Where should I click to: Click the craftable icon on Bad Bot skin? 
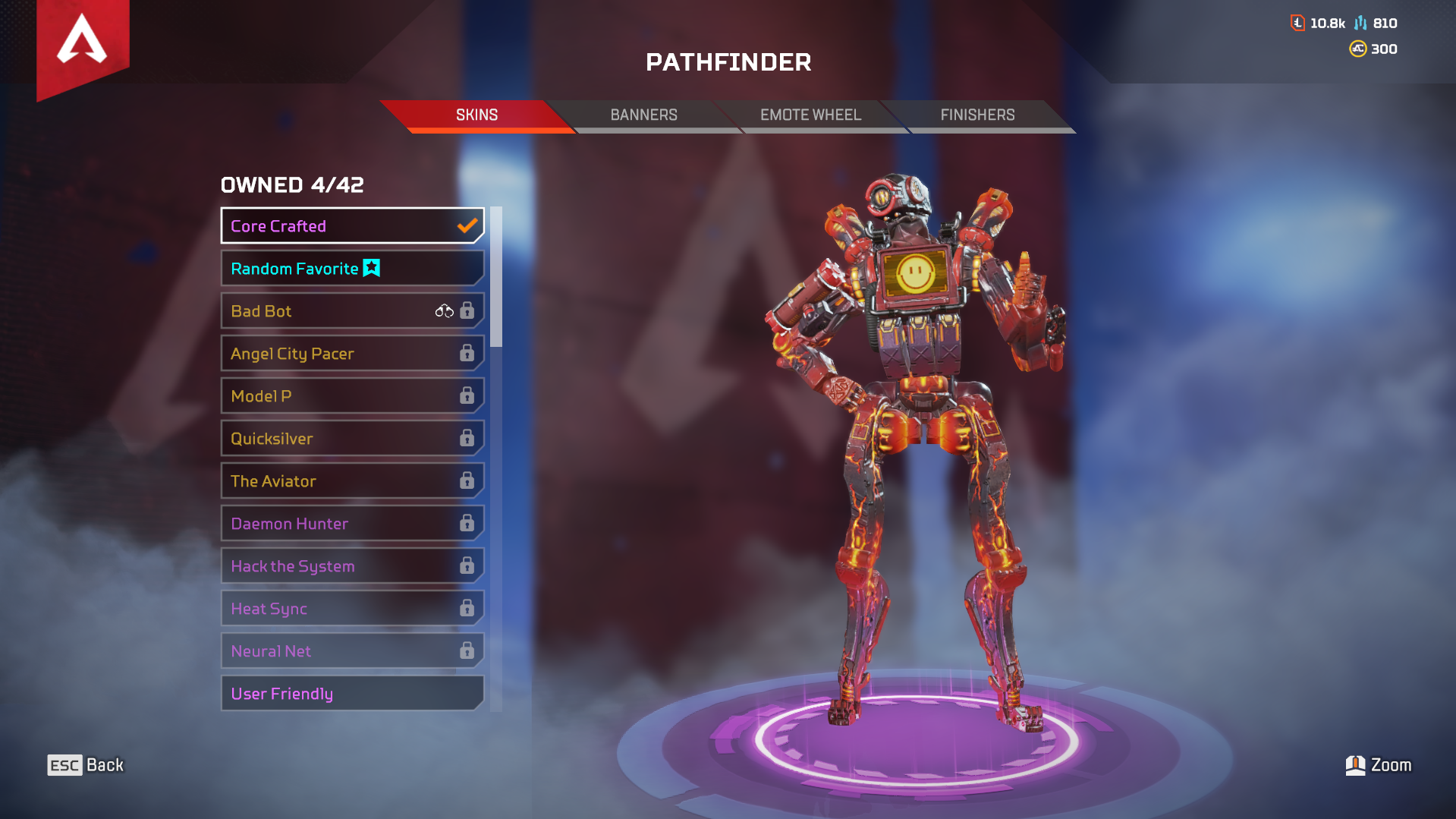(443, 310)
